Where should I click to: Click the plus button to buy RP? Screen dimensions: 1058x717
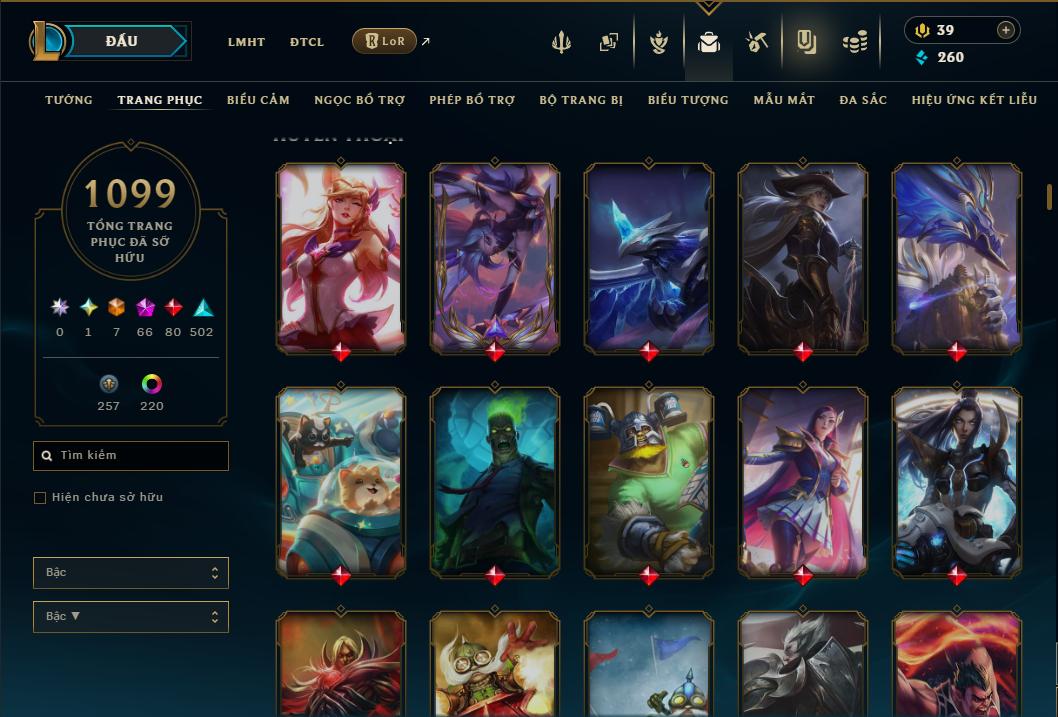(1006, 30)
